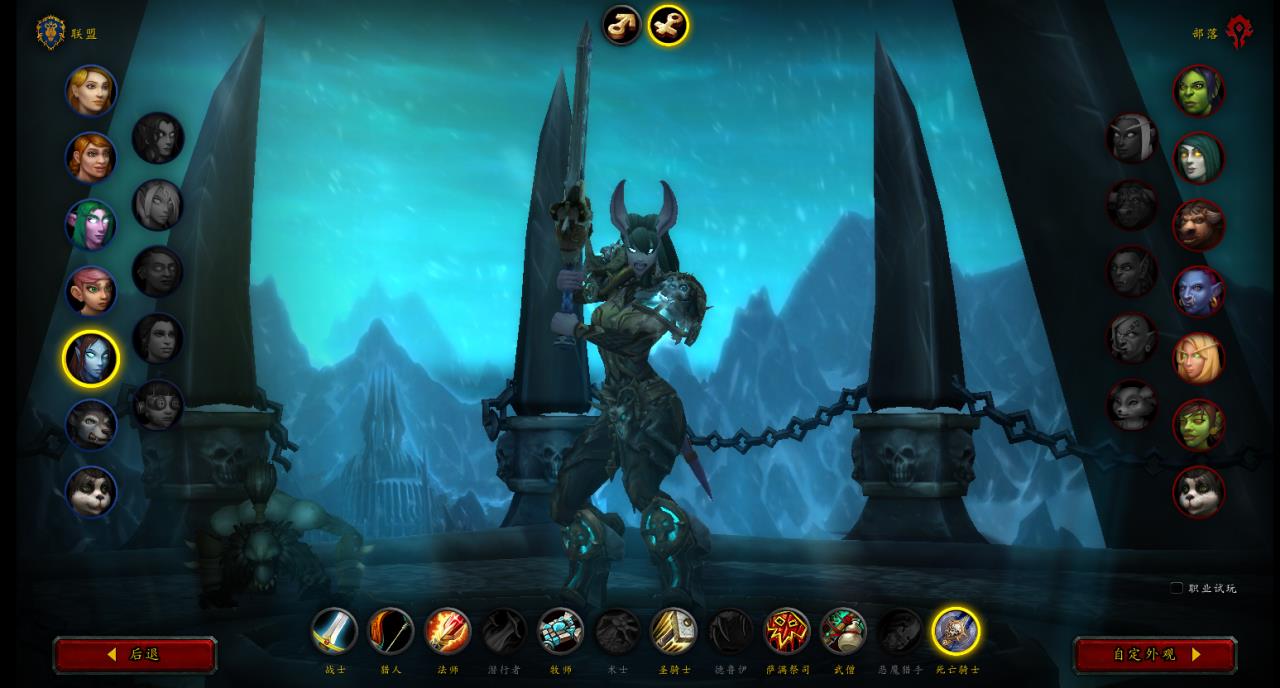Viewport: 1280px width, 688px height.
Task: Pick the 萨满祭司 shaman class icon
Action: [x=787, y=631]
